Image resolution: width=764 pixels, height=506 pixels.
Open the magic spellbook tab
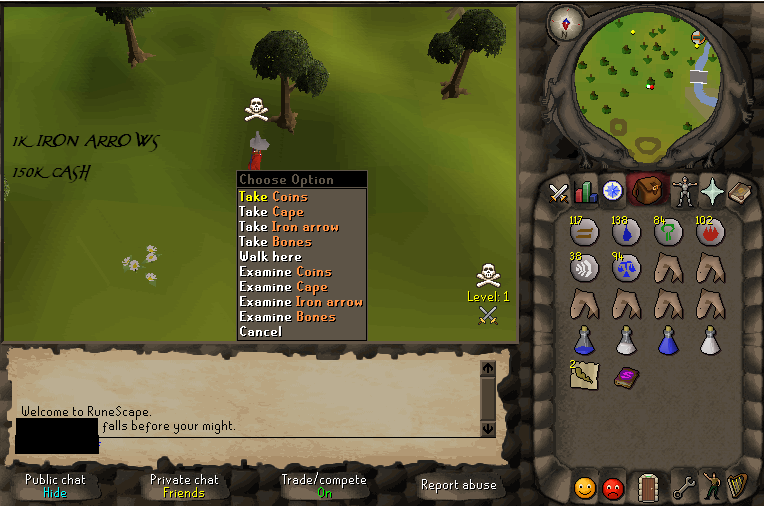(x=739, y=191)
